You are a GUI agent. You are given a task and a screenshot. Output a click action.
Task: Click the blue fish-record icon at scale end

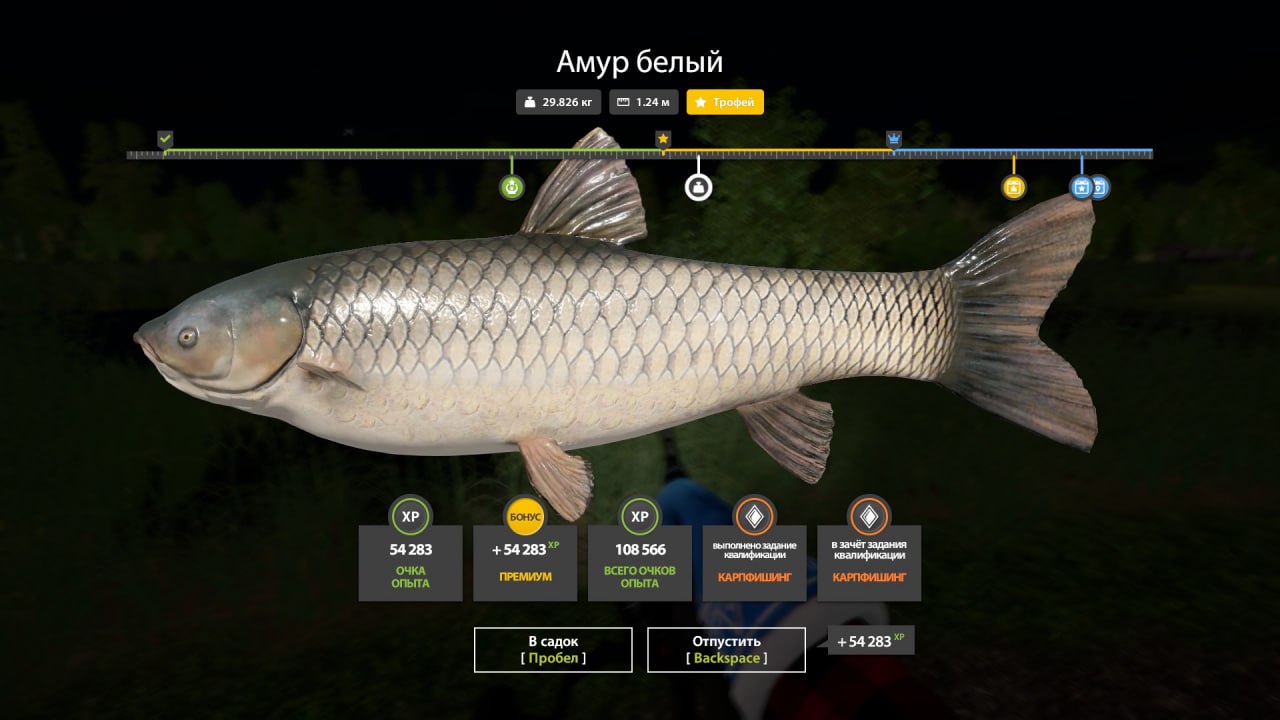(1101, 188)
